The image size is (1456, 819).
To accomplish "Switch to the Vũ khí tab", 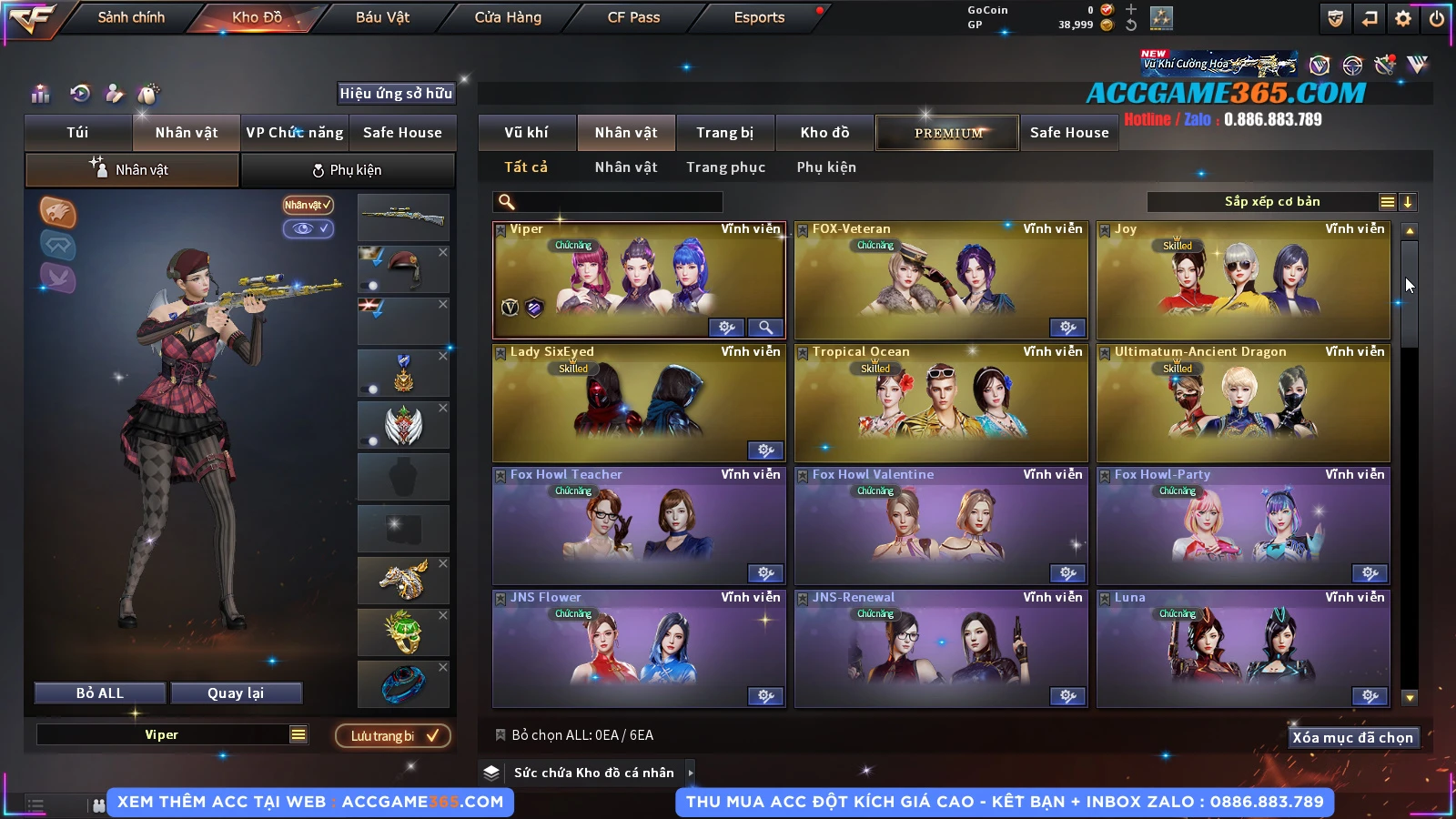I will [x=526, y=133].
